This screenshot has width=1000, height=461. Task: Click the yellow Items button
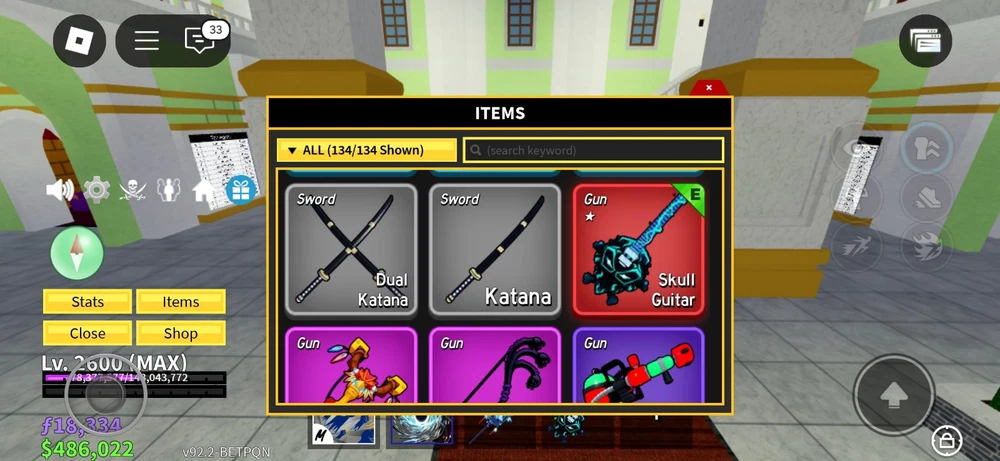point(181,302)
